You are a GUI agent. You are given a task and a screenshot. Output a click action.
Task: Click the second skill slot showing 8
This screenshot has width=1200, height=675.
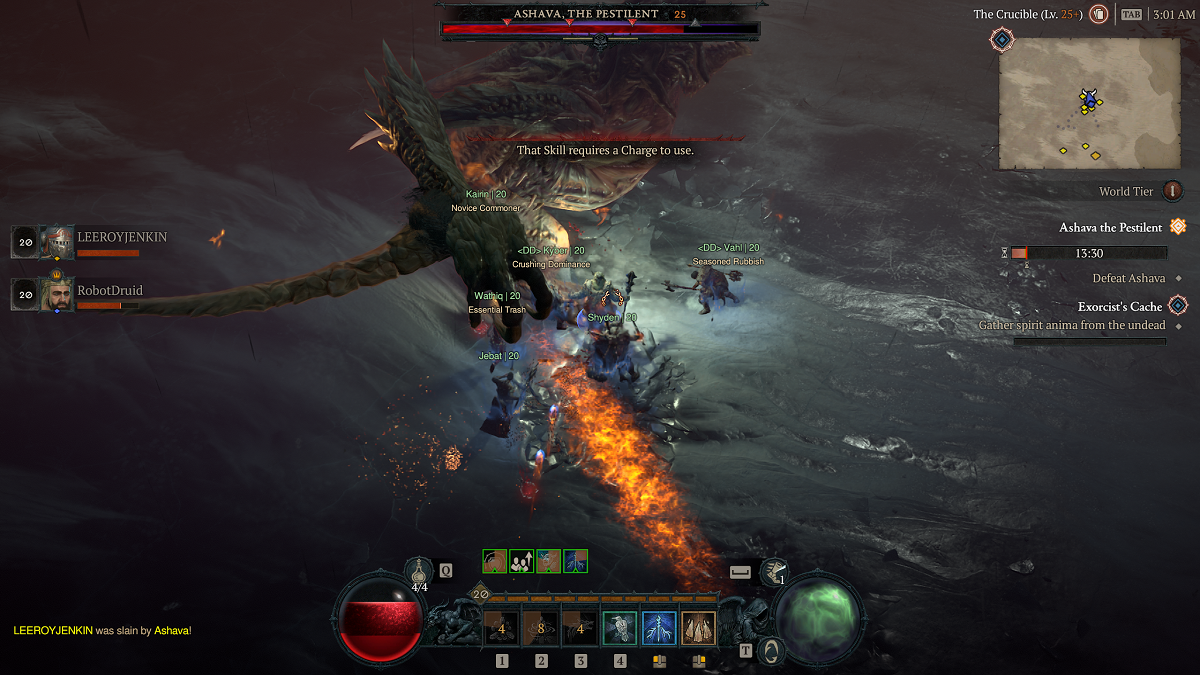pos(541,628)
